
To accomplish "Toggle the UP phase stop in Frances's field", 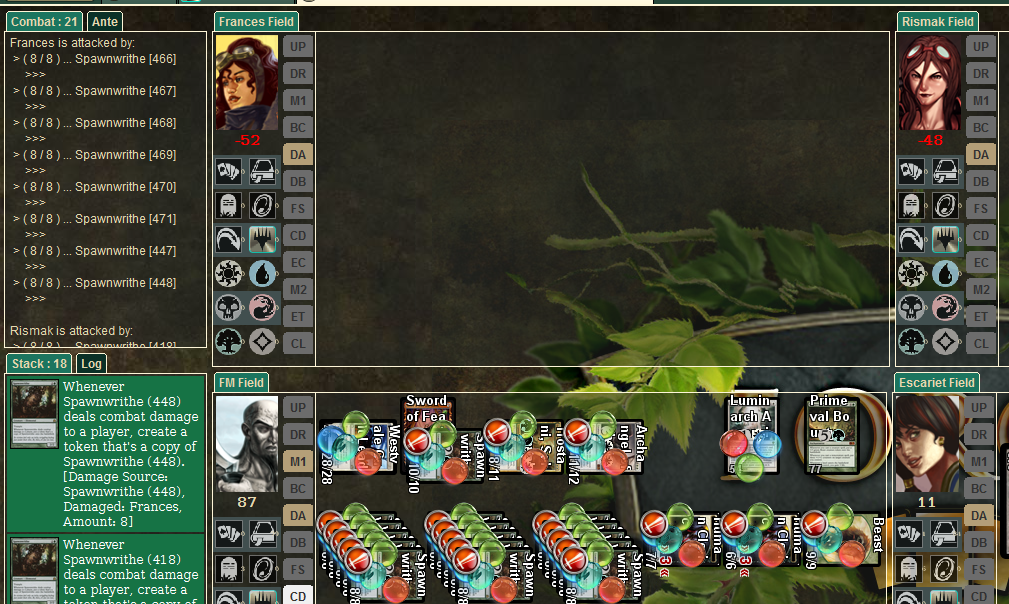I will point(297,46).
